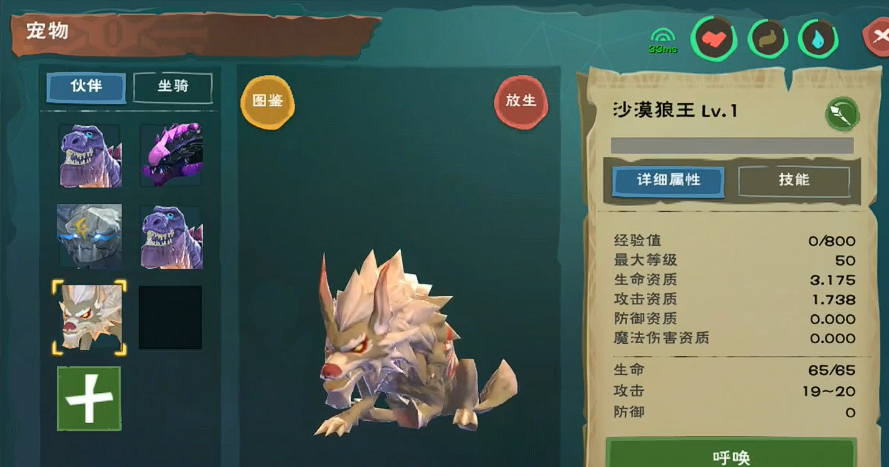
Task: Open the 图鉴 pet encyclopedia
Action: click(267, 101)
